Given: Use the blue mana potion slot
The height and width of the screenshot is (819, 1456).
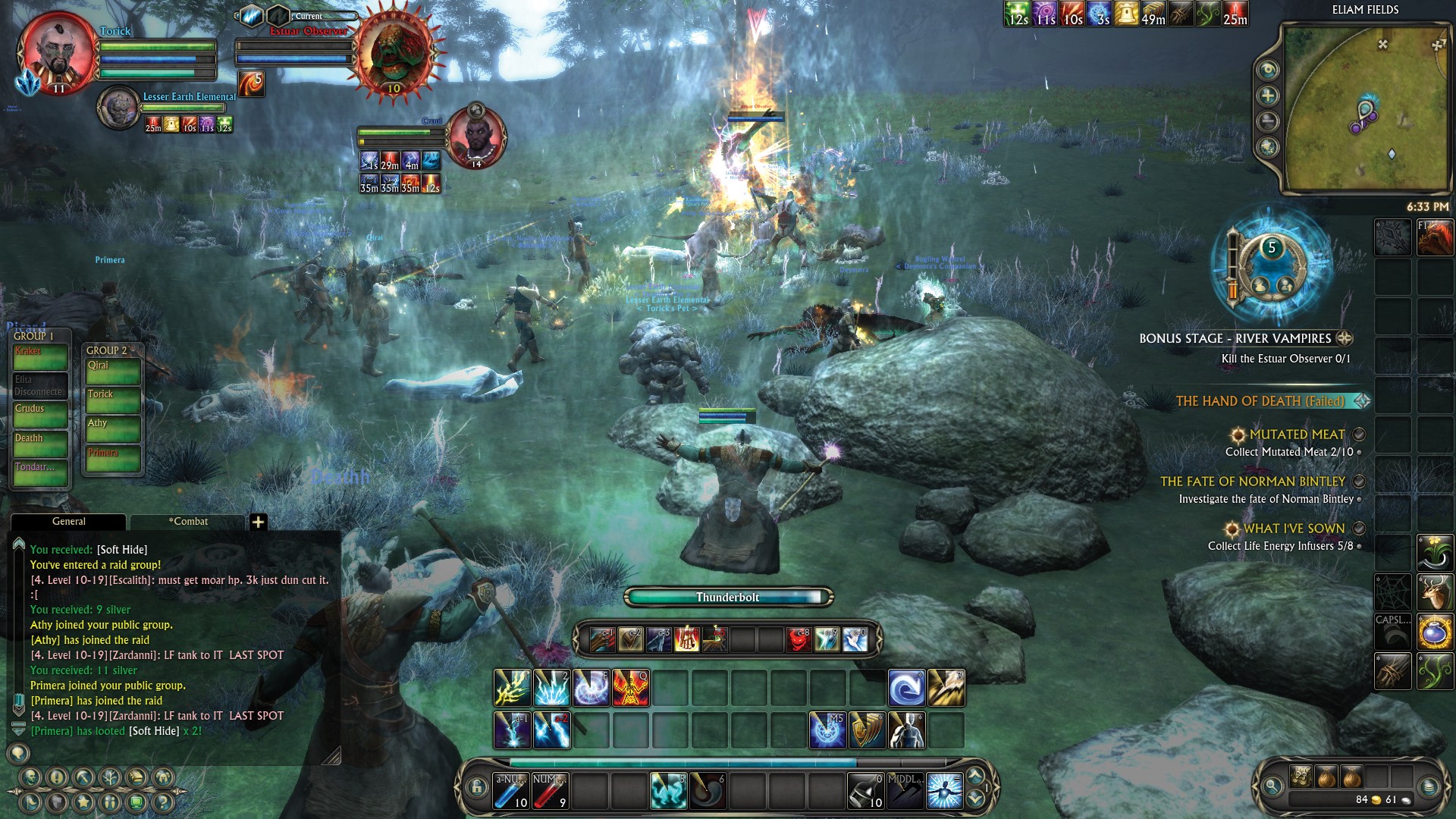Looking at the screenshot, I should [510, 790].
